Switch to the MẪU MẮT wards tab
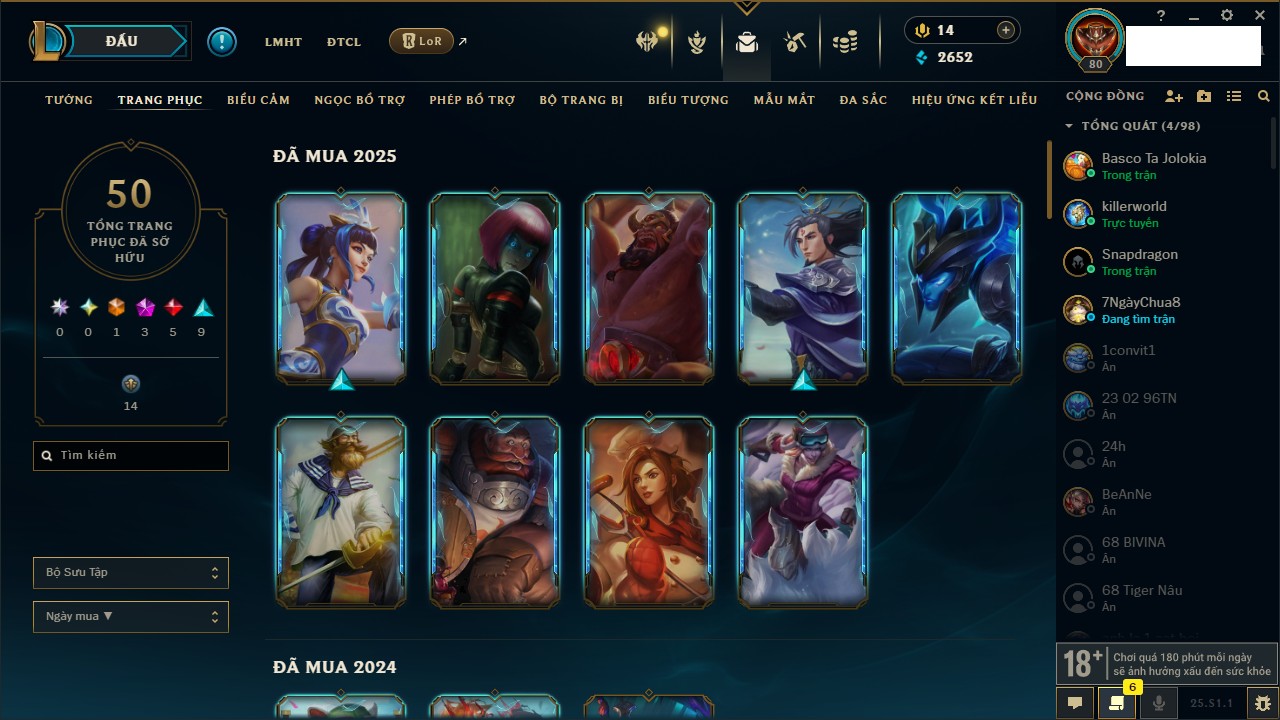Image resolution: width=1280 pixels, height=720 pixels. tap(784, 100)
